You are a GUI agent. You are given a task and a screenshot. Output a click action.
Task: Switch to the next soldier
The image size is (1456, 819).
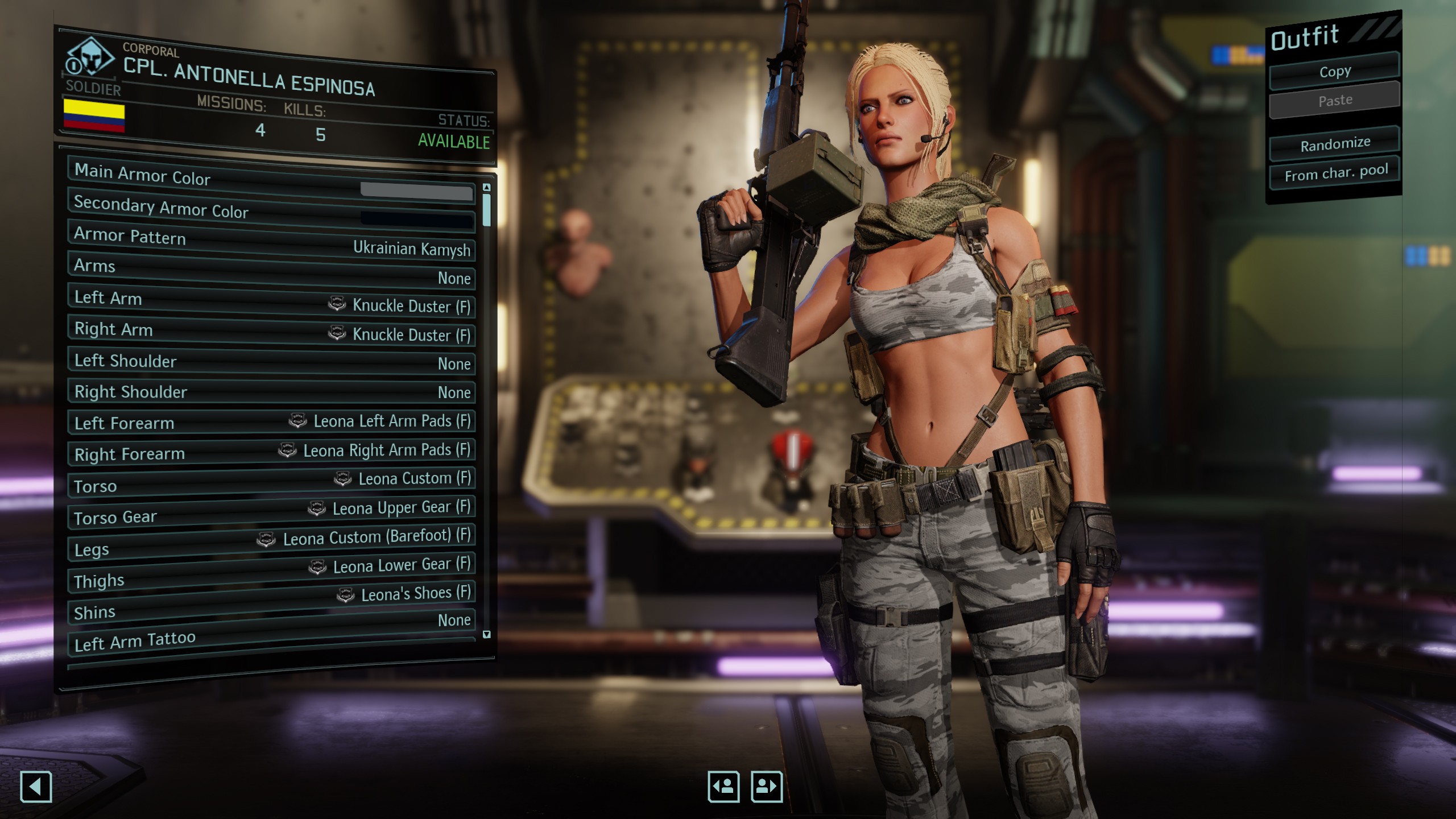tap(767, 787)
